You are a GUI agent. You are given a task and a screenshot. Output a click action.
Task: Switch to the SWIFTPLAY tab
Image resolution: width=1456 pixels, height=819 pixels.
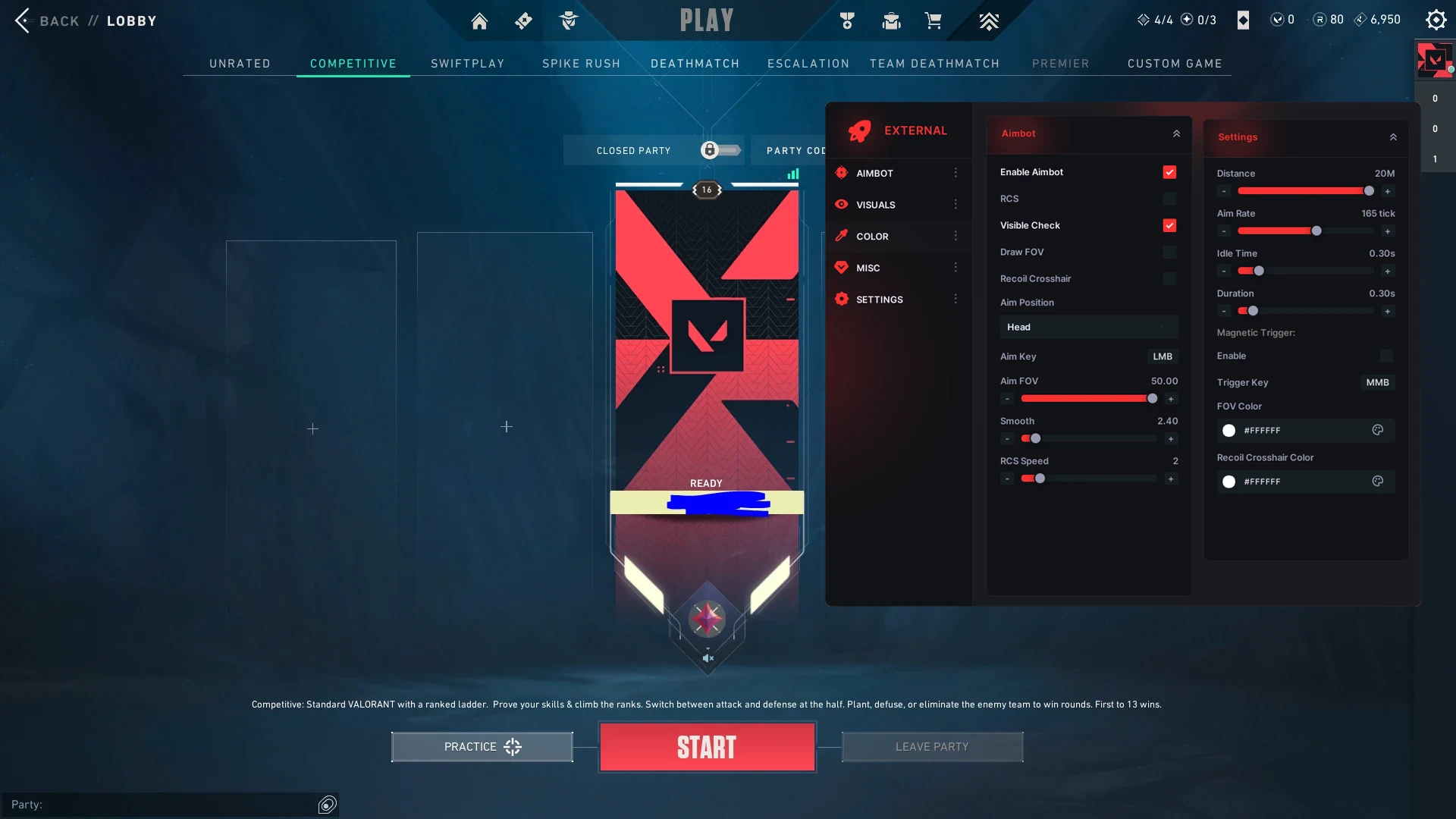467,64
